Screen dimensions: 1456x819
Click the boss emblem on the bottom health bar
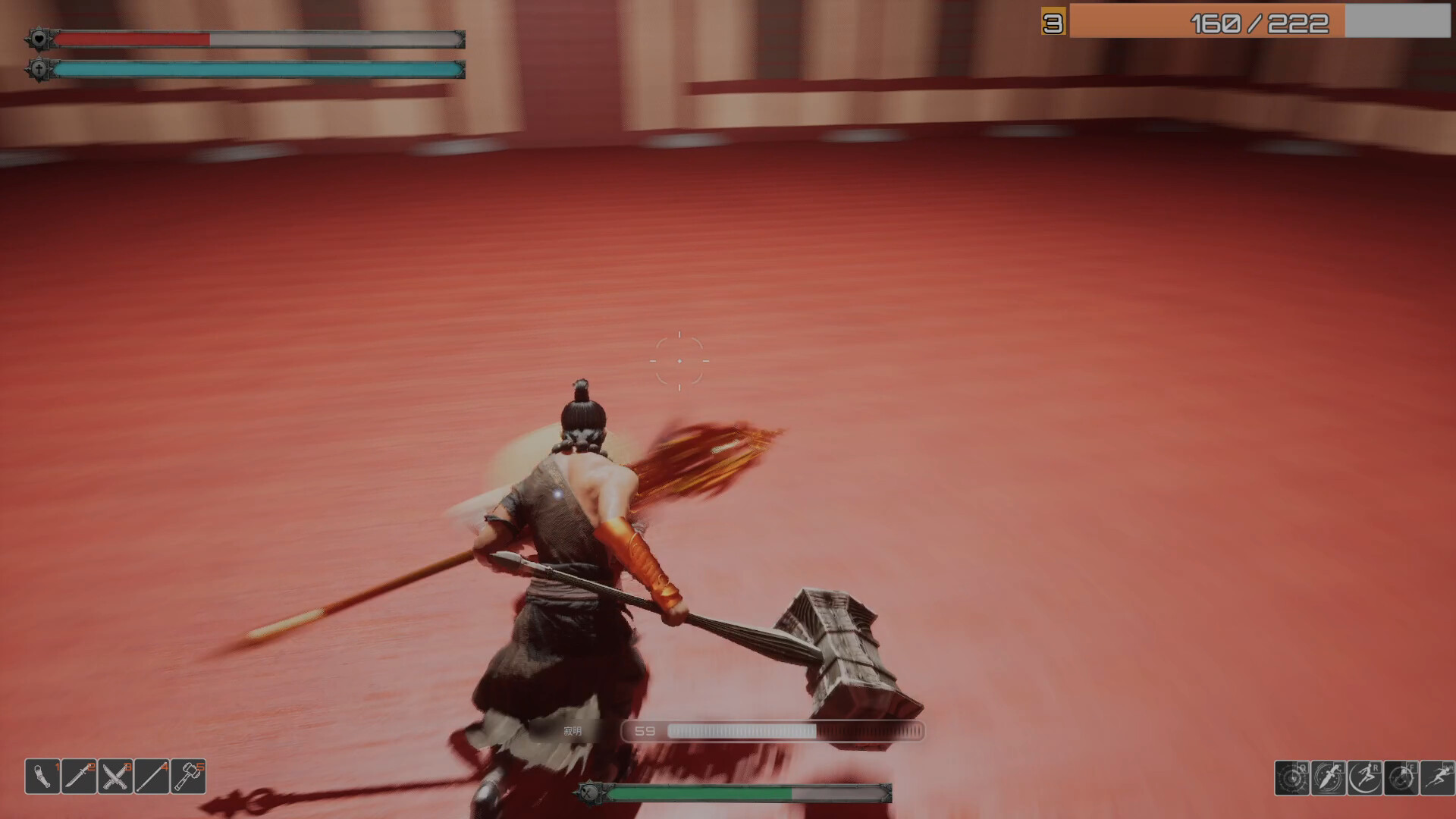(588, 795)
